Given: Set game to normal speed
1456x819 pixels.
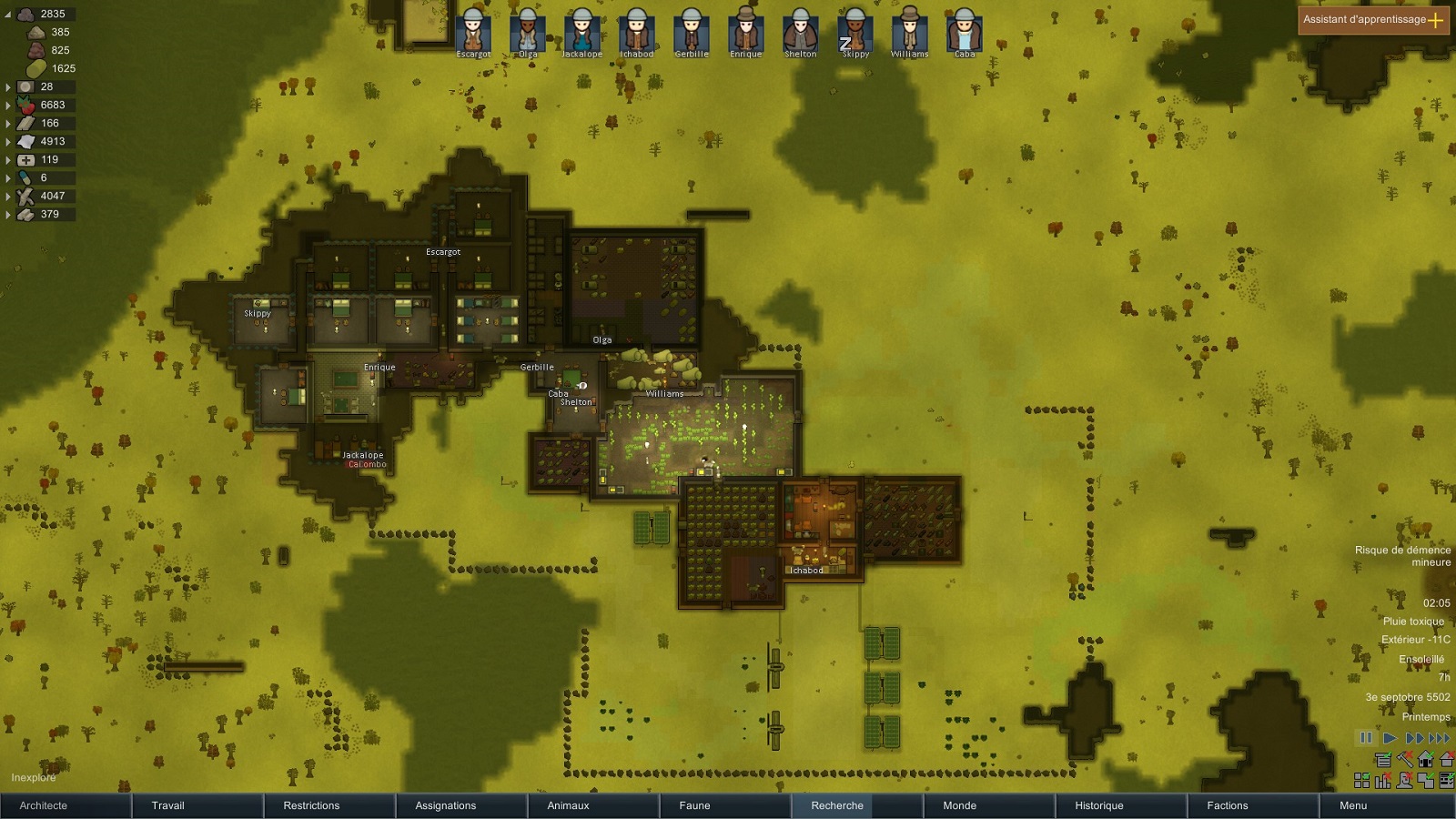Looking at the screenshot, I should click(x=1390, y=738).
